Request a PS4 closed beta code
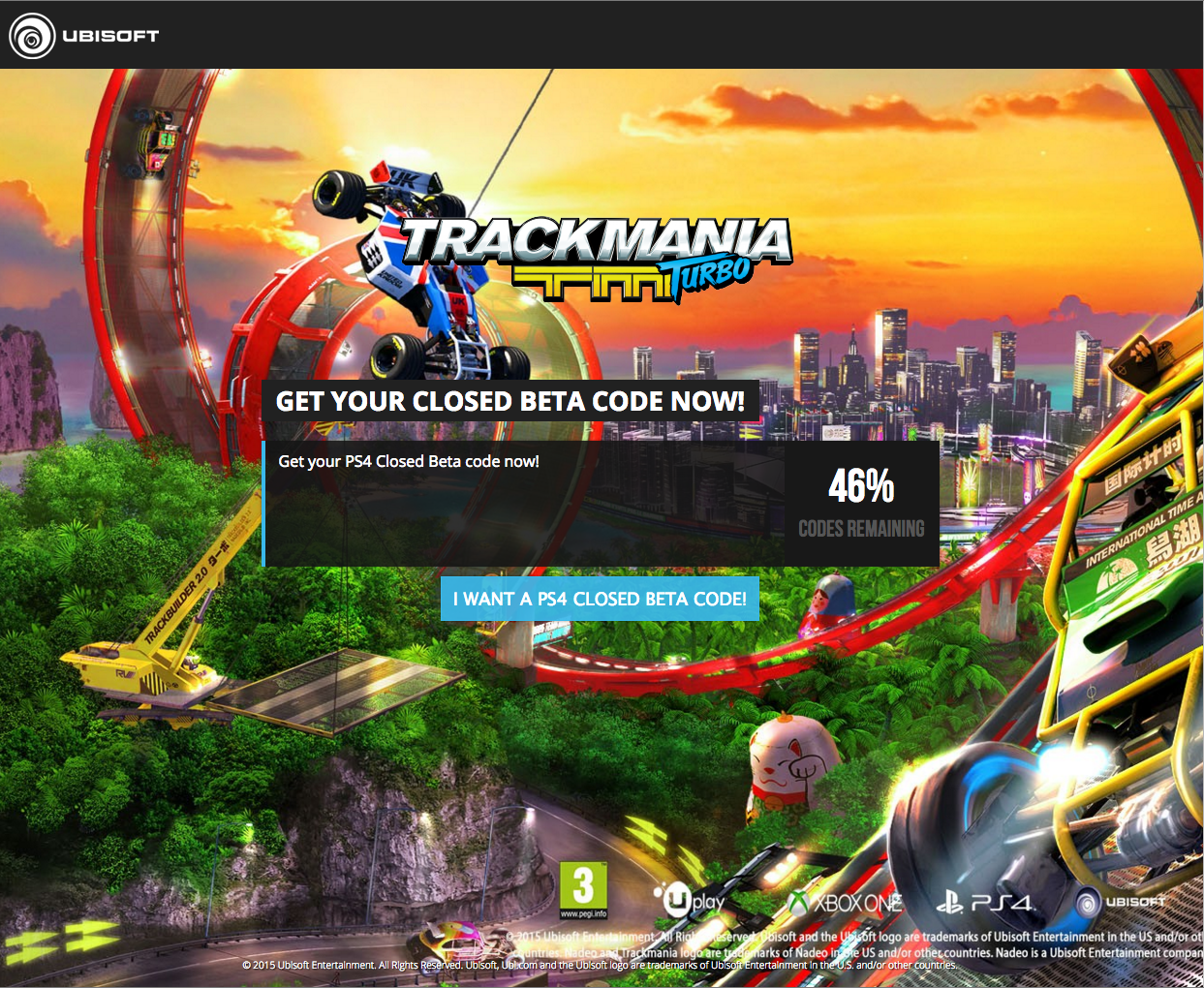The height and width of the screenshot is (988, 1204). pos(600,599)
